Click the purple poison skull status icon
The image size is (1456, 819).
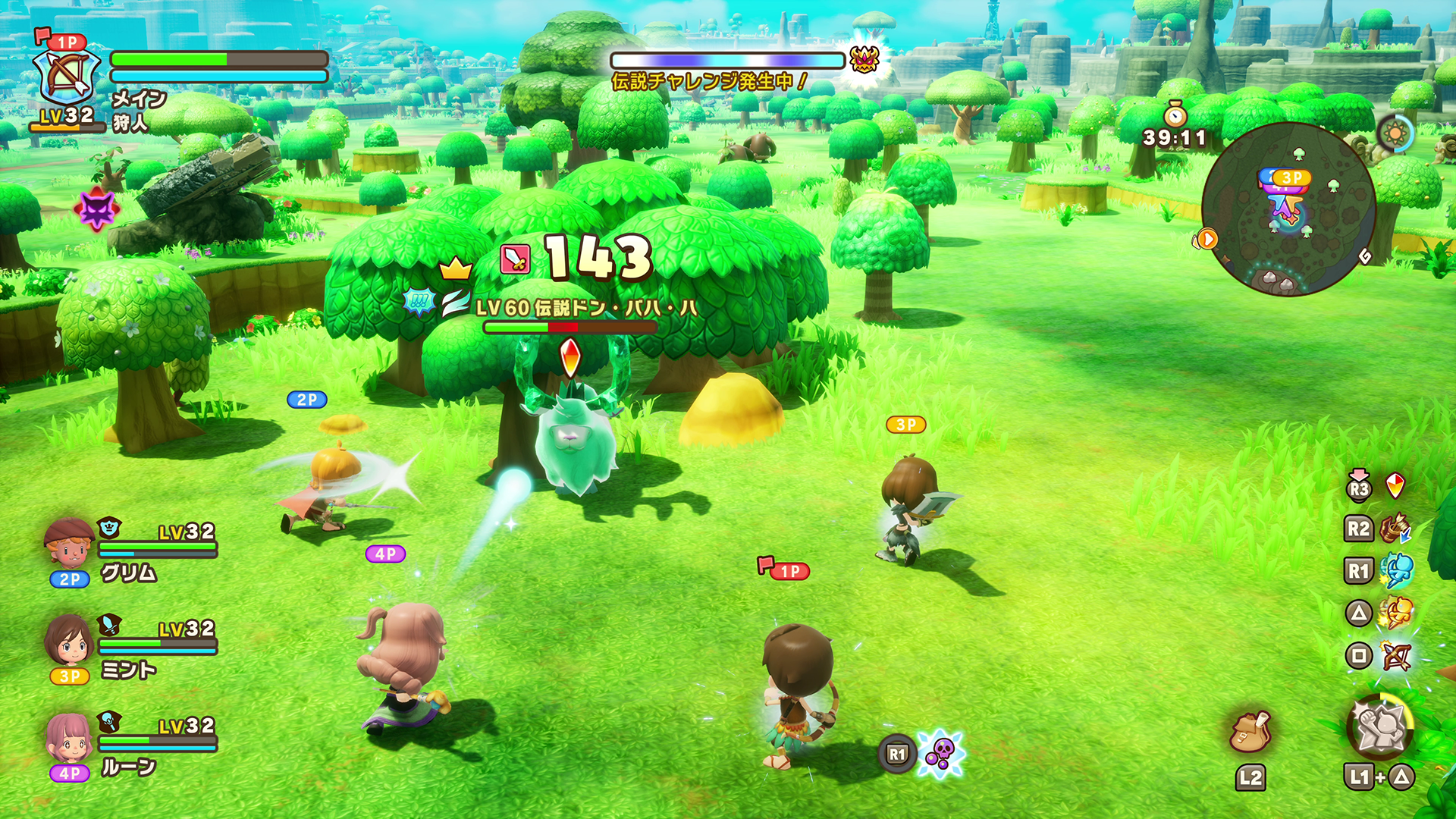[940, 754]
